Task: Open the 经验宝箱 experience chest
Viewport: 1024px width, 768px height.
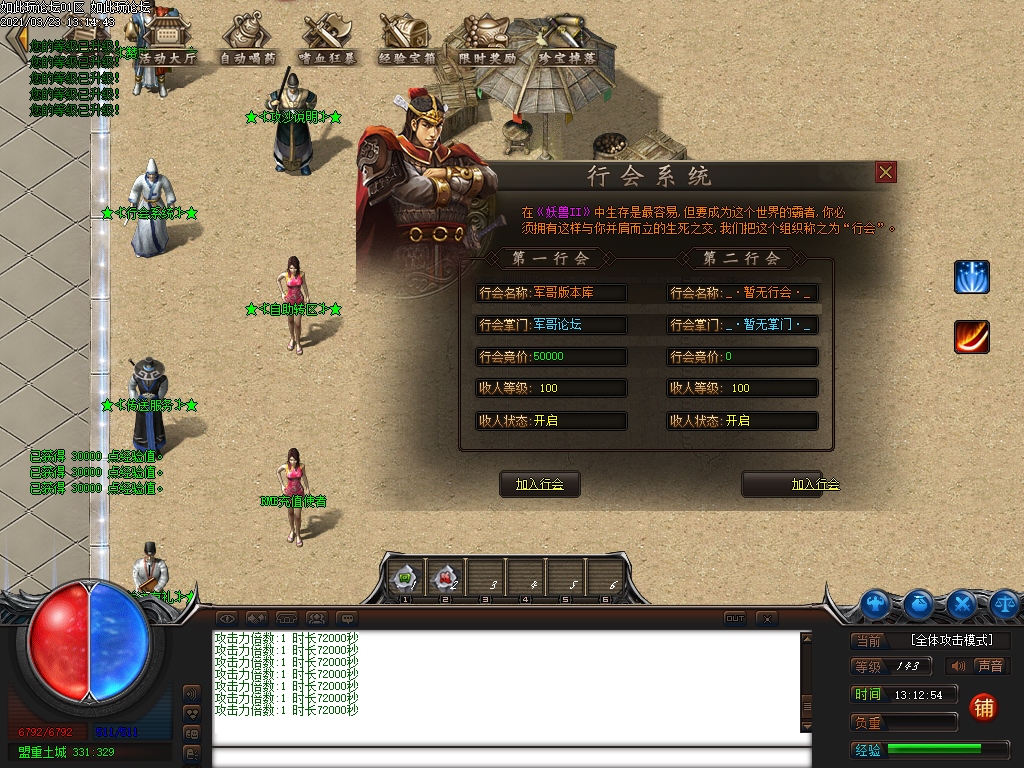Action: pos(406,40)
